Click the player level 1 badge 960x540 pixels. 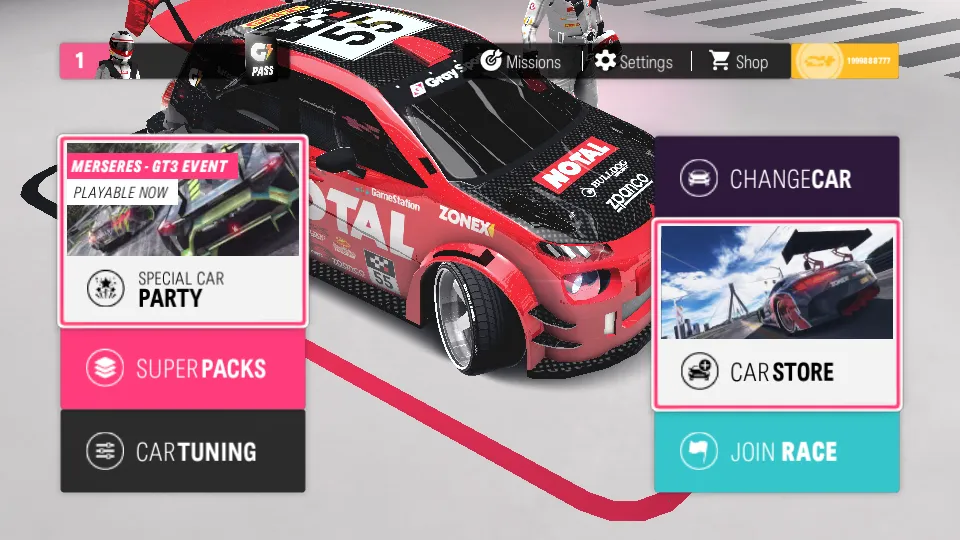[x=80, y=62]
